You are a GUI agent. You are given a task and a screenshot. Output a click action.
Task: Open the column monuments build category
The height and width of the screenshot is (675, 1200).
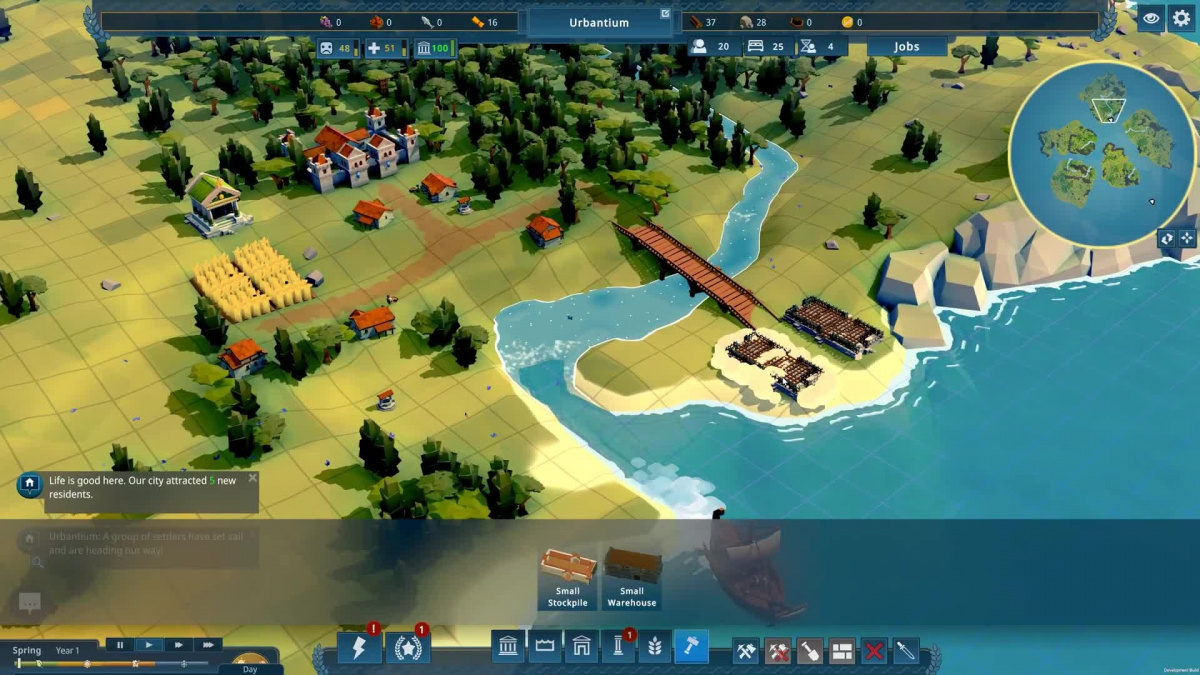tap(617, 648)
